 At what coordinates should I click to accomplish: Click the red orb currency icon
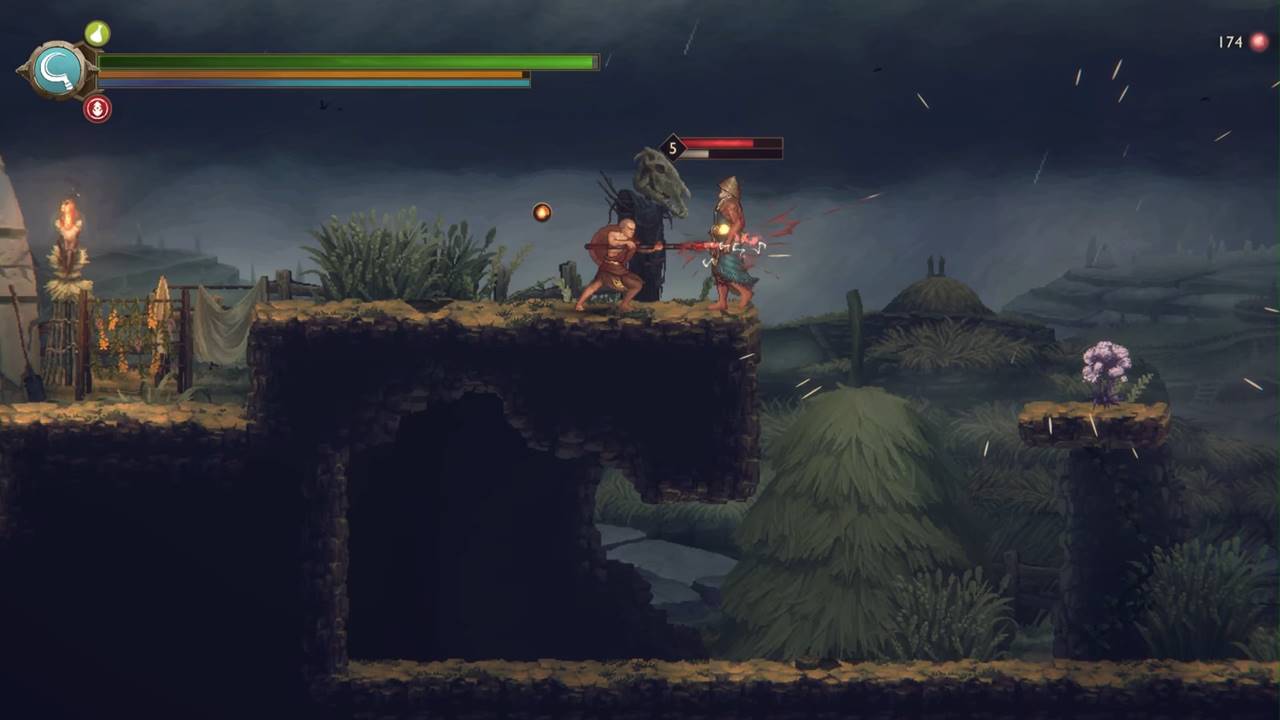pyautogui.click(x=1259, y=42)
